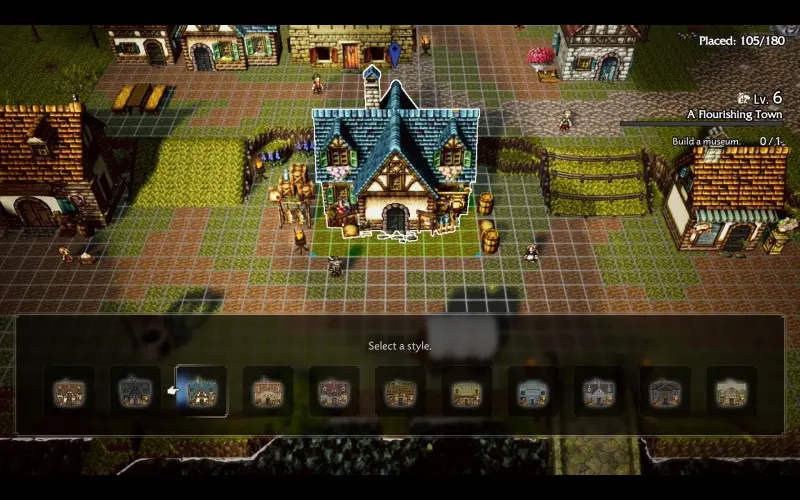Screen dimensions: 800x500
Task: Pick the olive-yellow house style
Action: (x=466, y=392)
